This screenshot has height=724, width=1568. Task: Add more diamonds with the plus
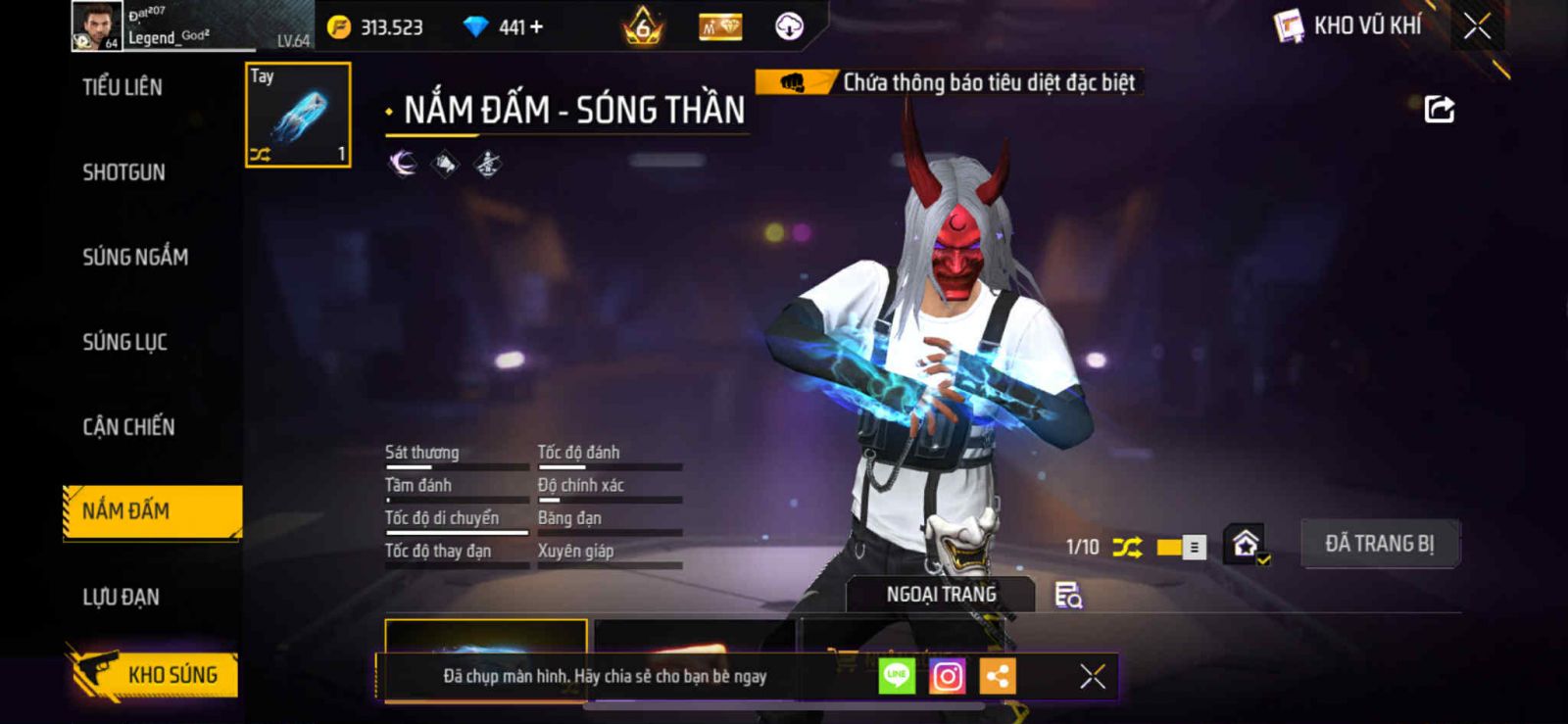tap(535, 27)
